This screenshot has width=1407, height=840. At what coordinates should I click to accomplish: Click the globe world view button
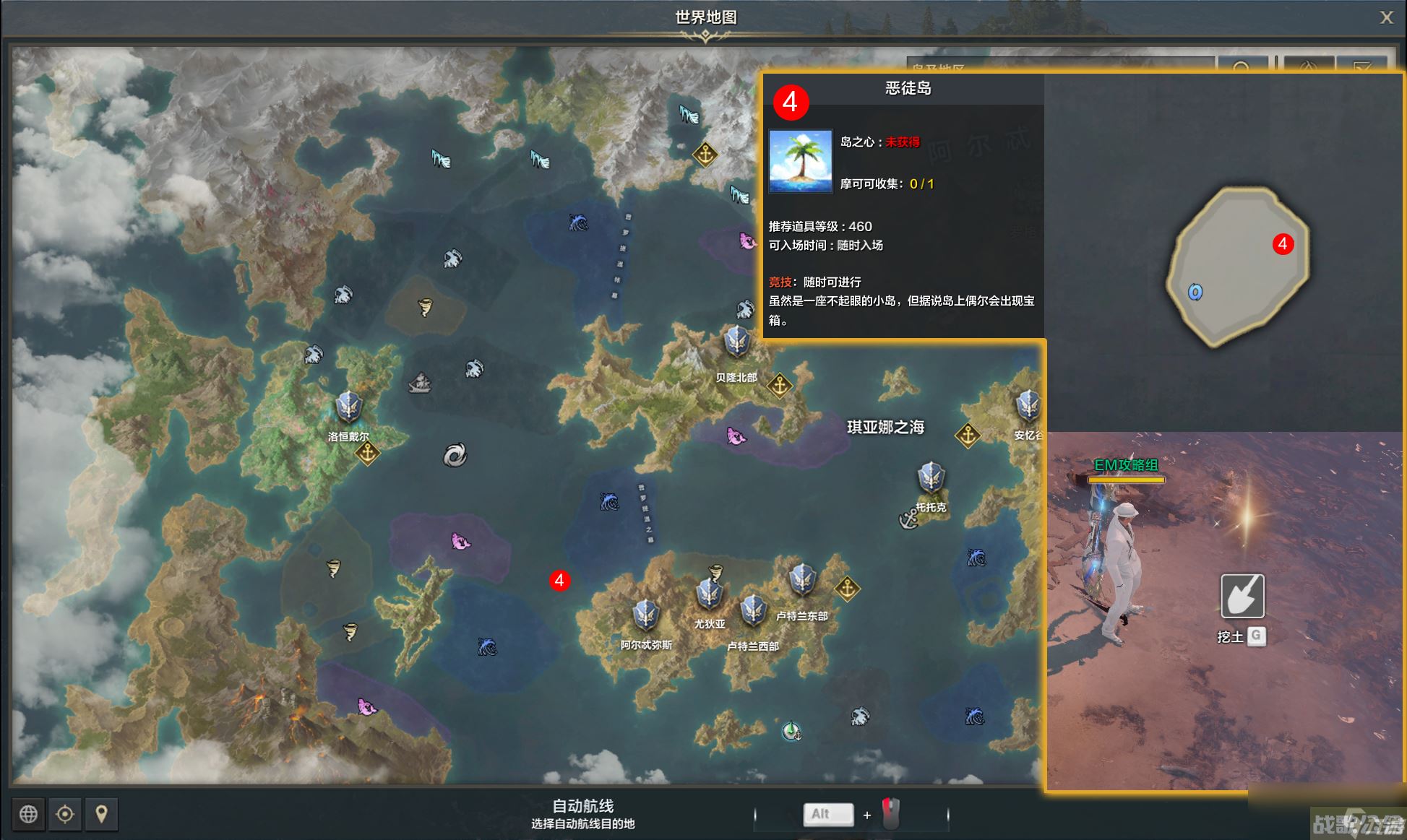28,814
